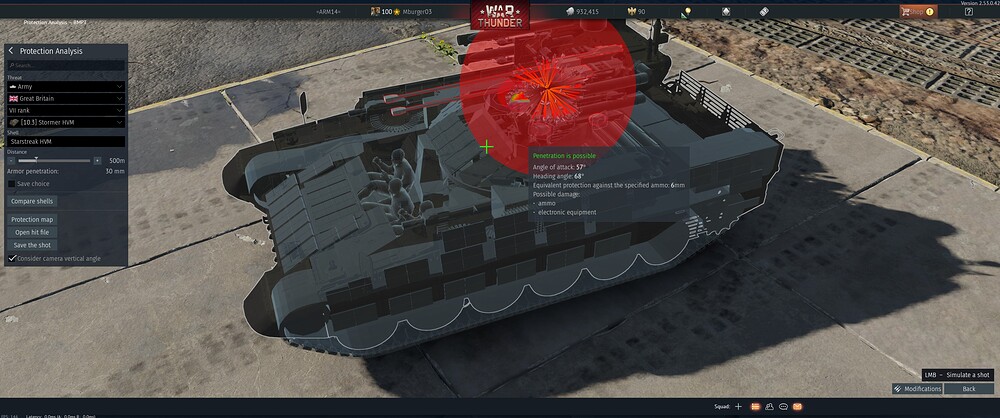
Task: Select the Starstreak HVM shell field
Action: point(66,143)
